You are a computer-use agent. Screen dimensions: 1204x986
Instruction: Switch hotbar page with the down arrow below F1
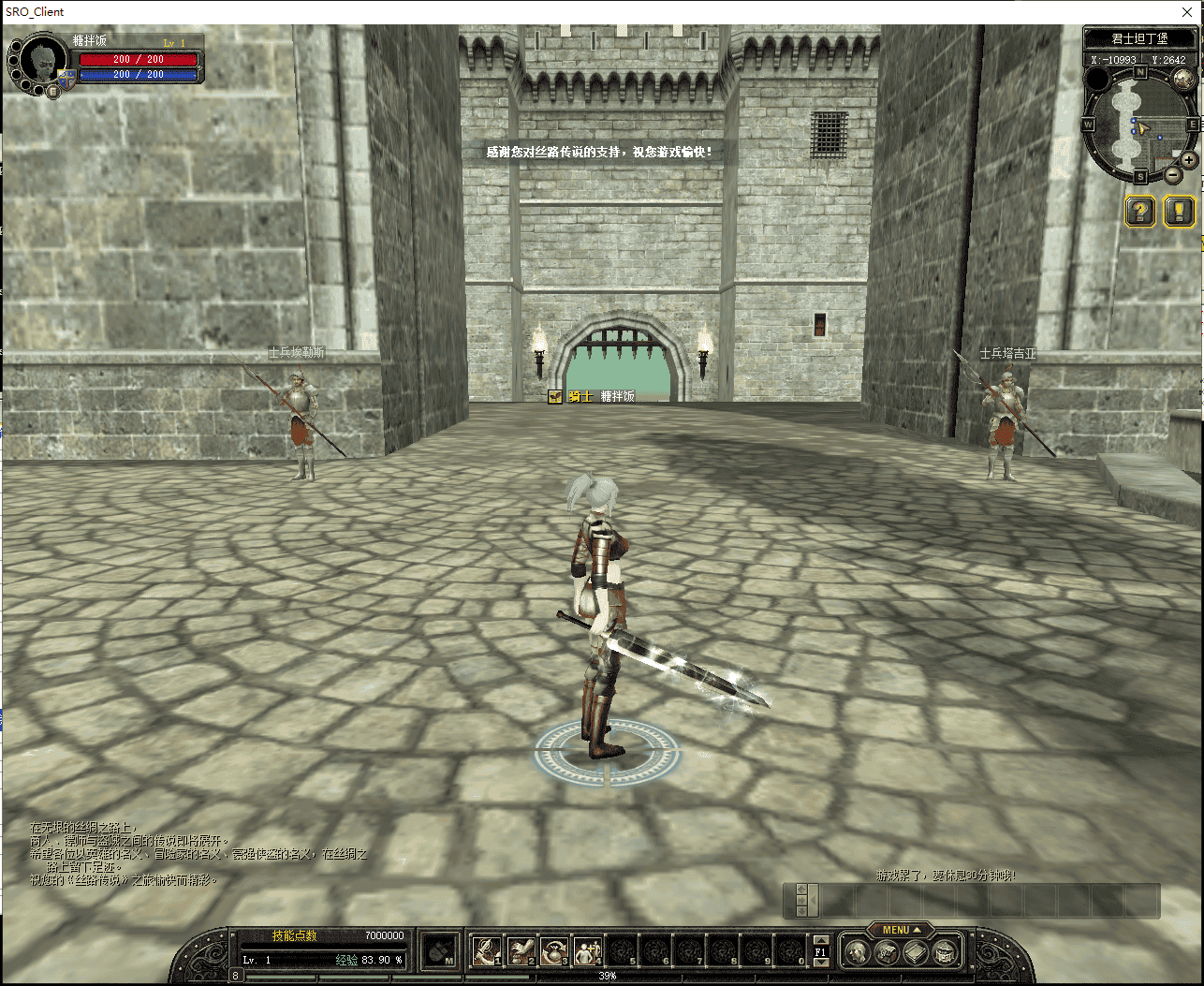tap(821, 964)
